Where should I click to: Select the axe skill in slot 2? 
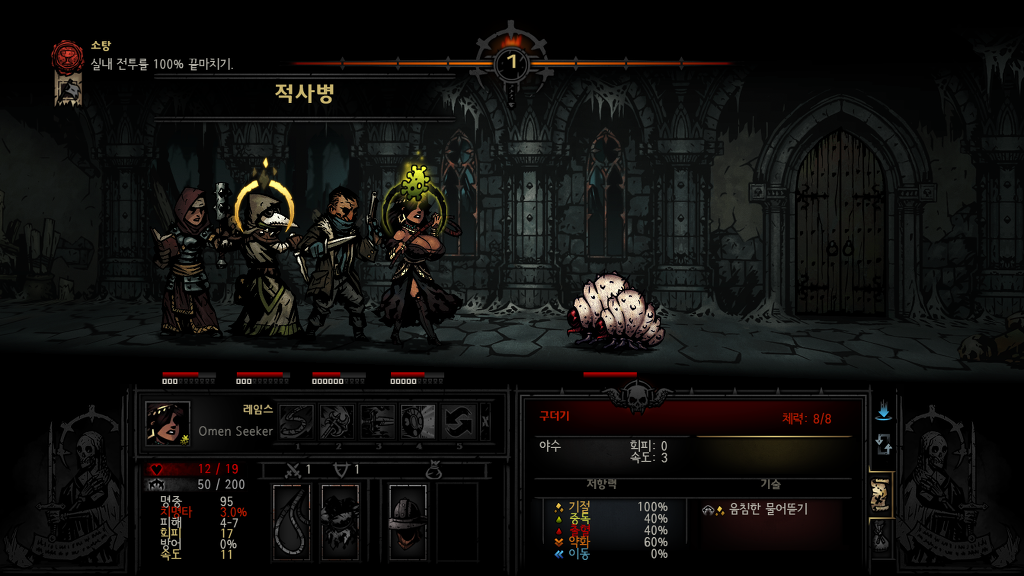click(x=338, y=421)
